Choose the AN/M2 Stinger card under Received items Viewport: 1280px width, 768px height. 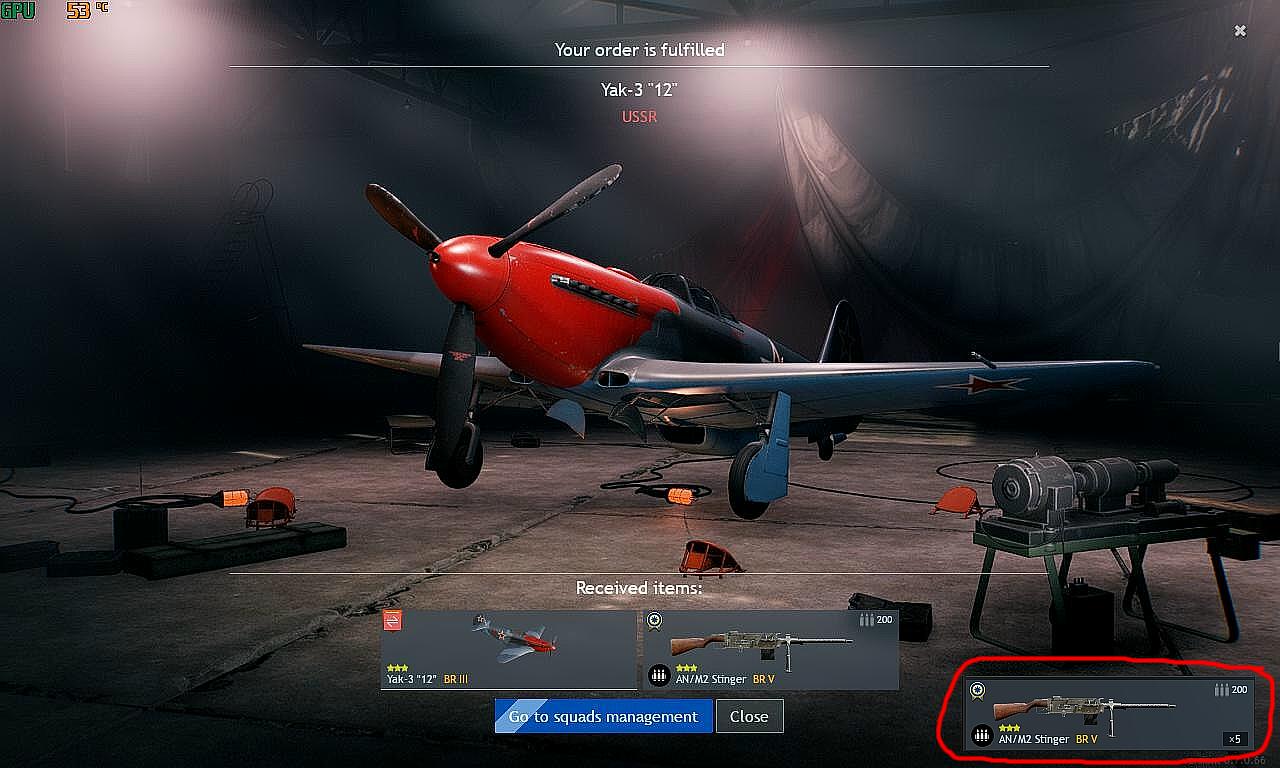coord(770,650)
